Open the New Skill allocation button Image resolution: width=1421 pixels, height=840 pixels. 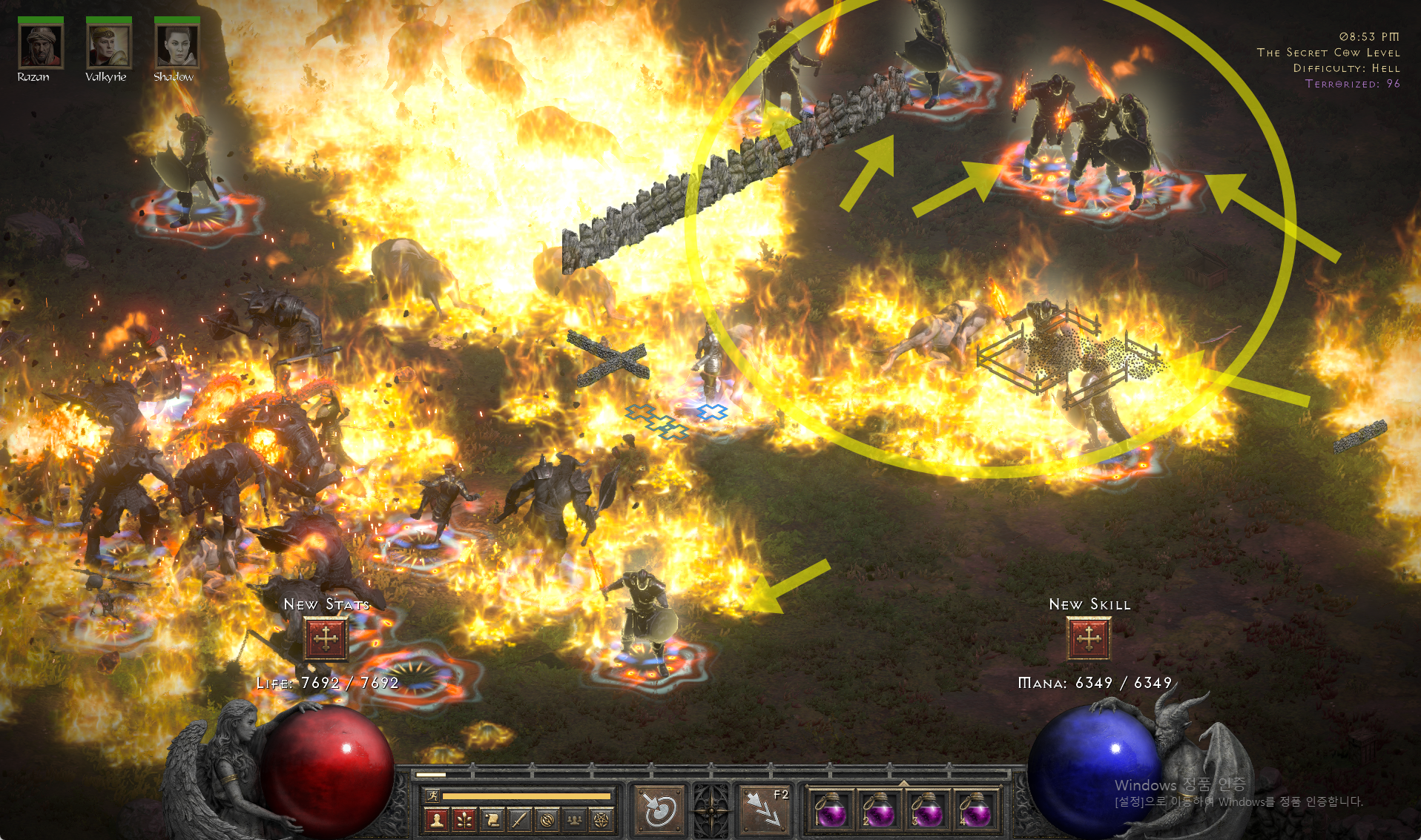tap(1088, 638)
